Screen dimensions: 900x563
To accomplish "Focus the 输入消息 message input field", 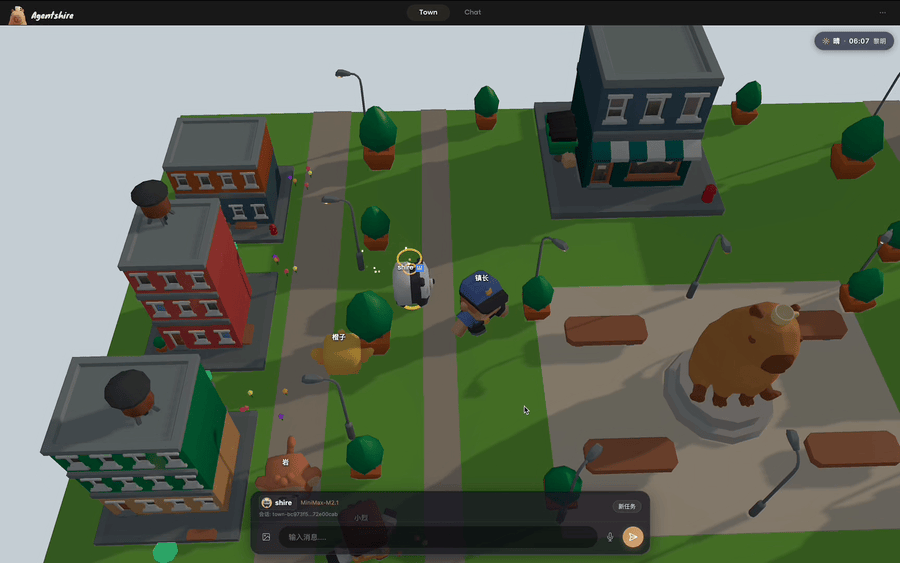I will tap(440, 537).
